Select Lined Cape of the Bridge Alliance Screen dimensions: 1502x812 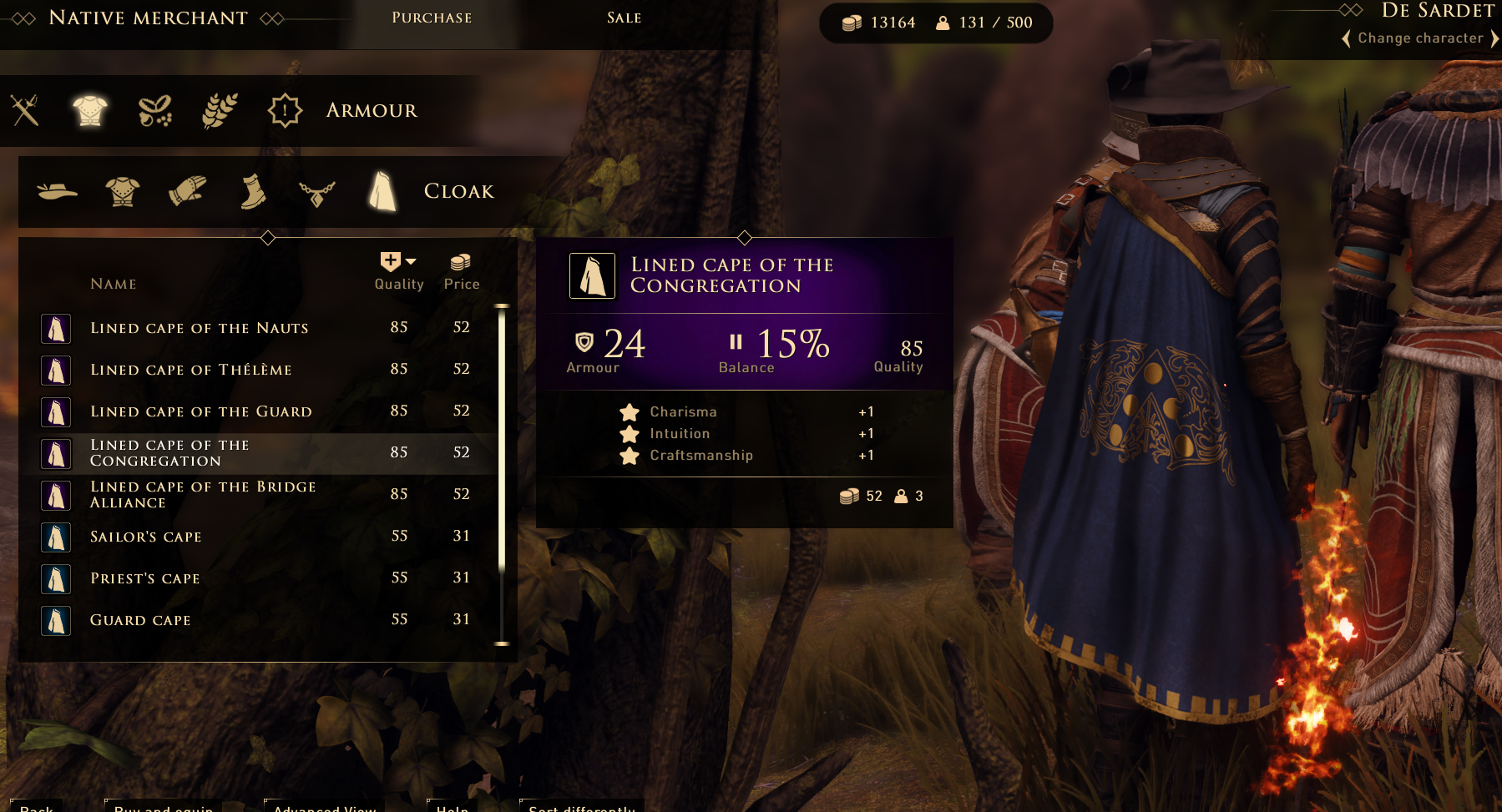coord(202,495)
